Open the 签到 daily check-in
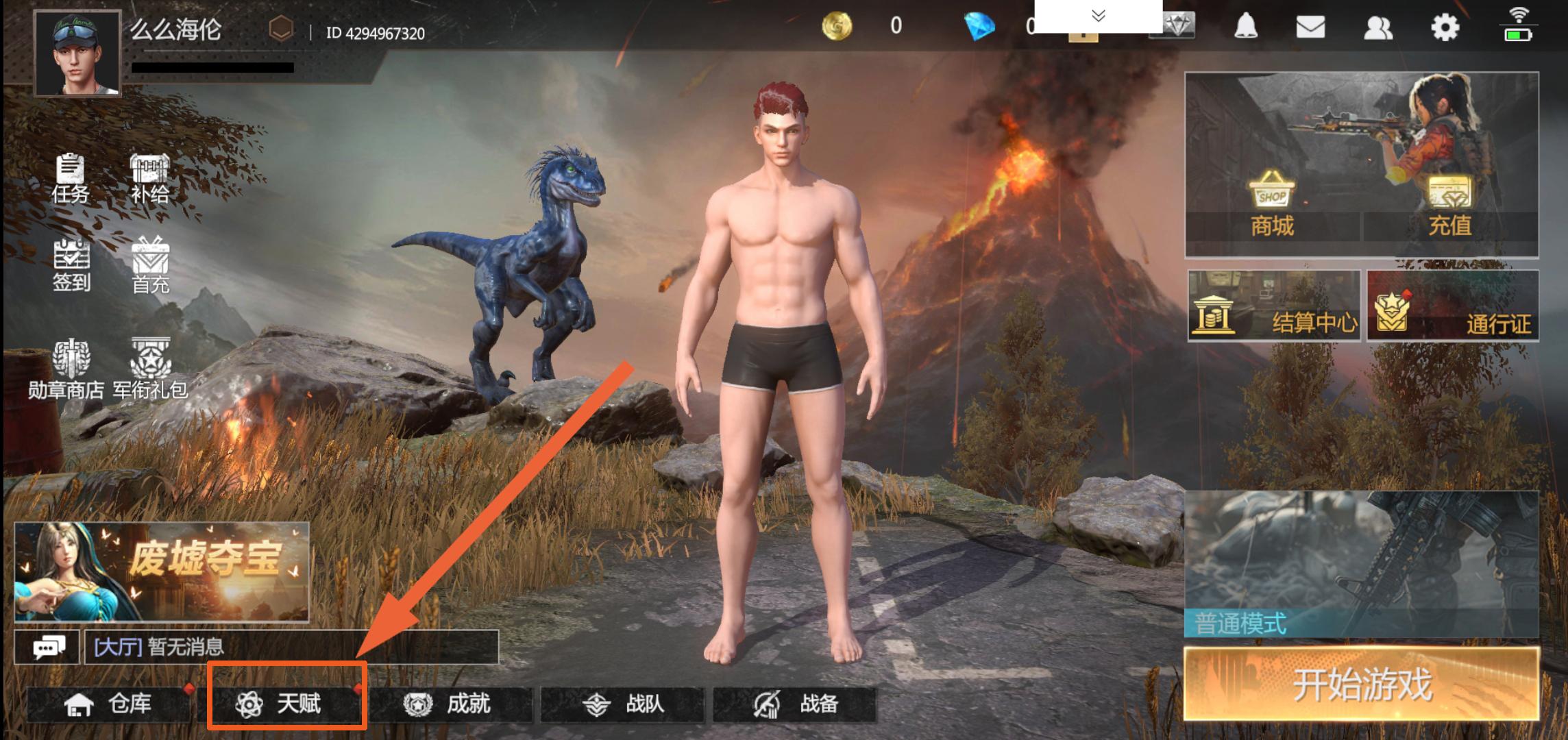Screen dimensions: 1568x740 tap(71, 266)
